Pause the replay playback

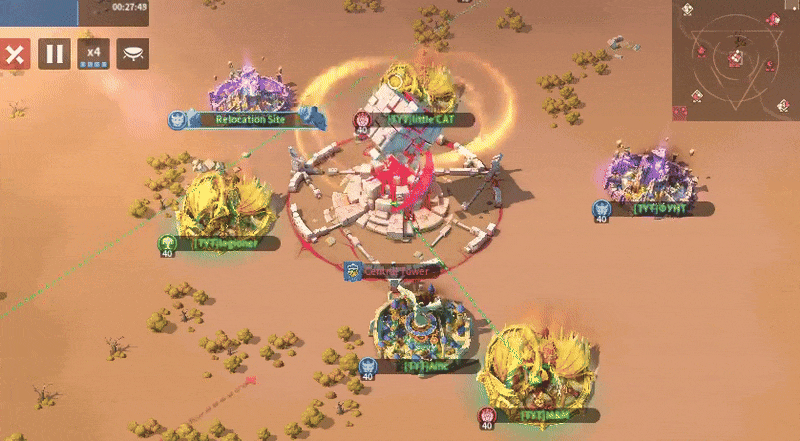pyautogui.click(x=54, y=54)
